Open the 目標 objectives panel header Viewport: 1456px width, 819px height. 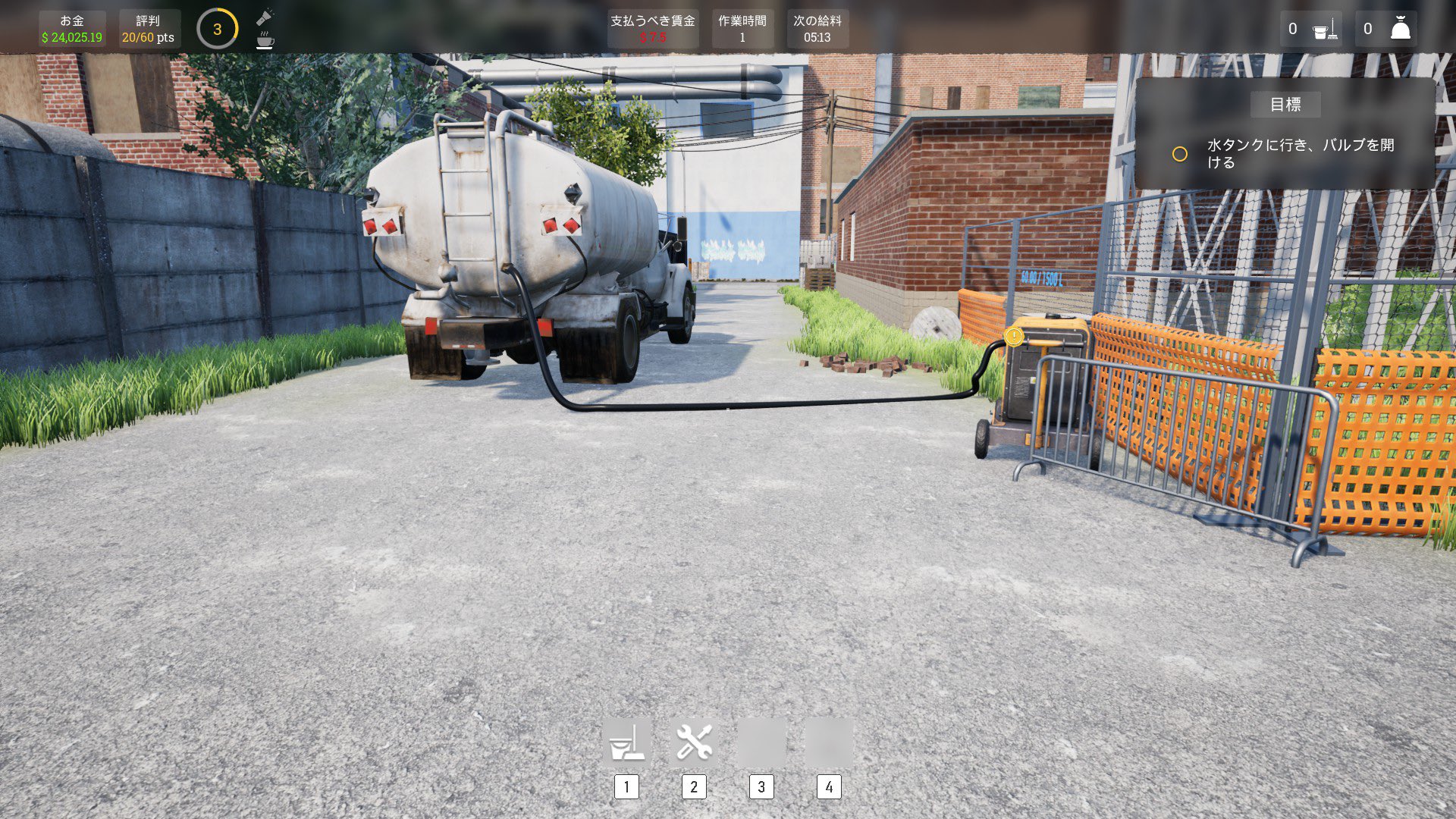click(x=1285, y=105)
